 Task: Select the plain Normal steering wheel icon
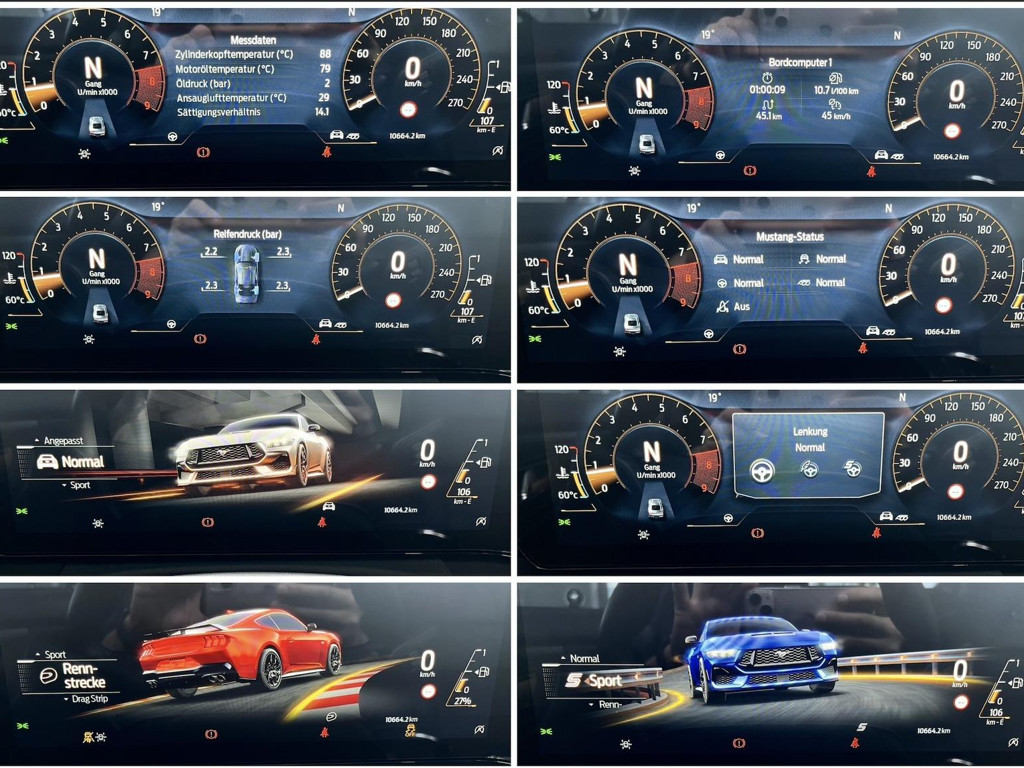763,470
